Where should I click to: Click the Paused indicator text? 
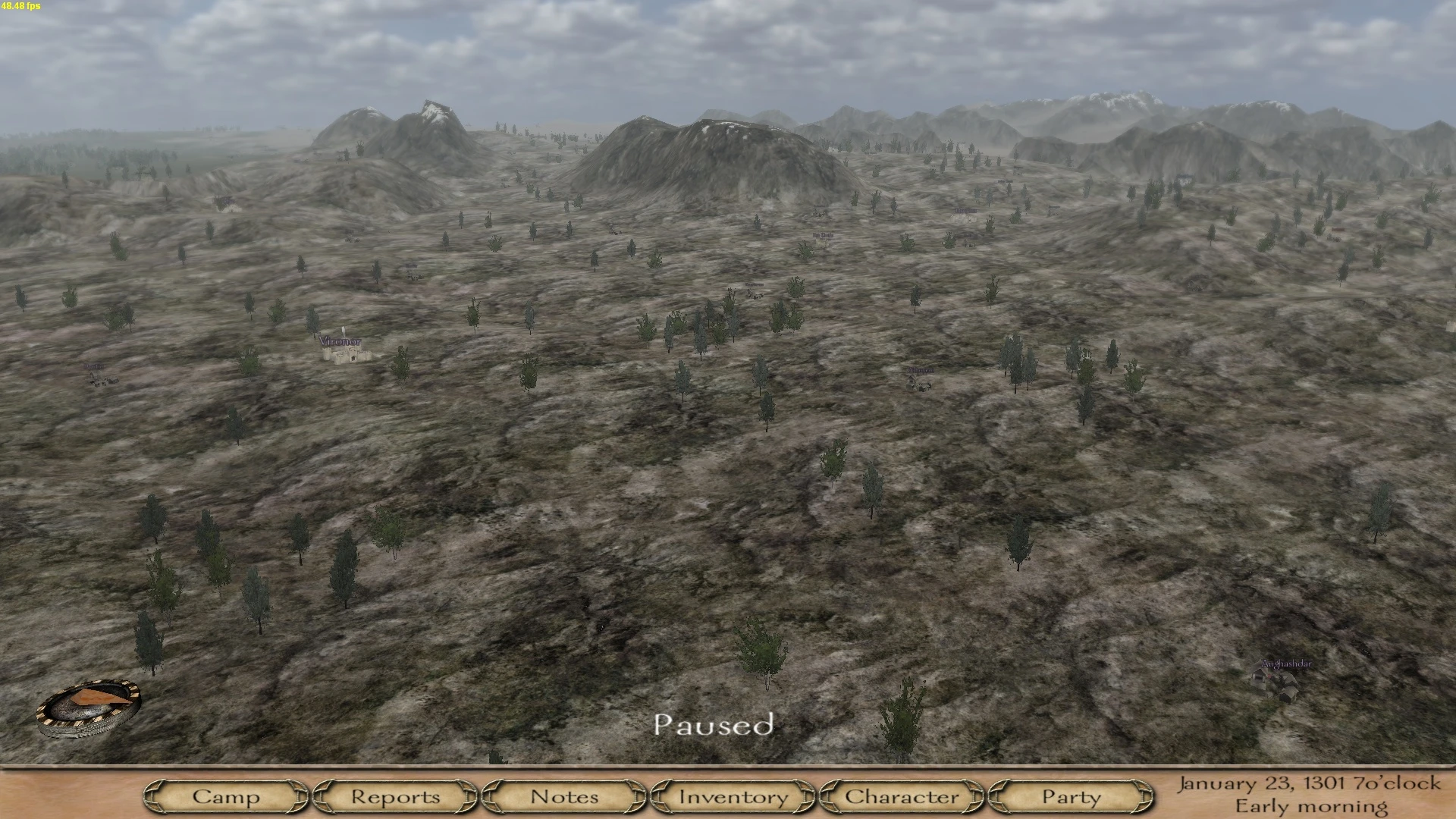715,725
